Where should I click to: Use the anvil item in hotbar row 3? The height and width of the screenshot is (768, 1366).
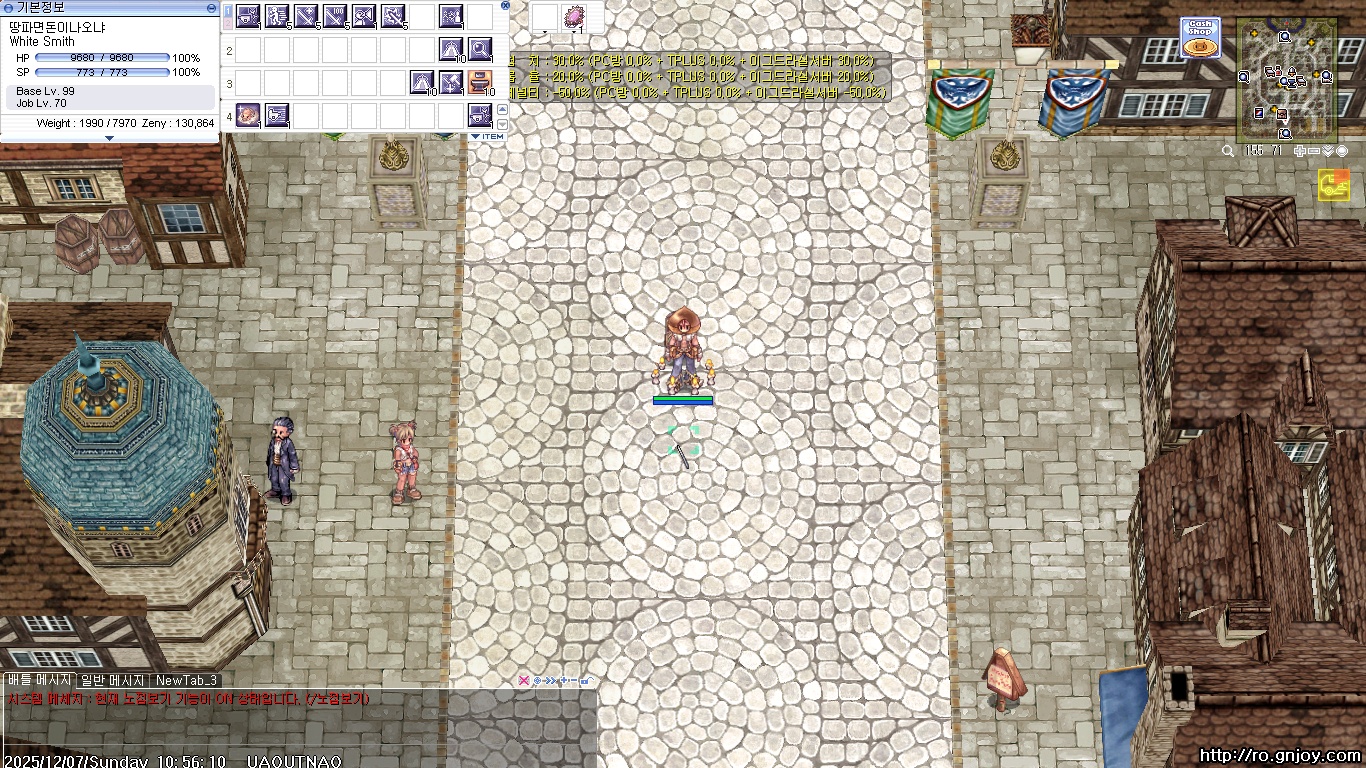480,82
